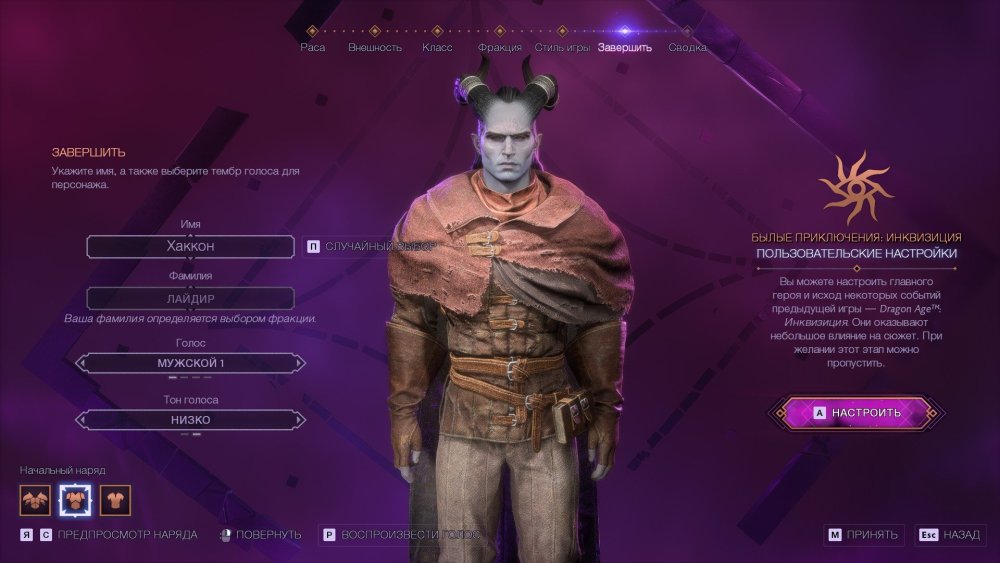Go back with the Назад button
The image size is (1000, 563).
[949, 535]
